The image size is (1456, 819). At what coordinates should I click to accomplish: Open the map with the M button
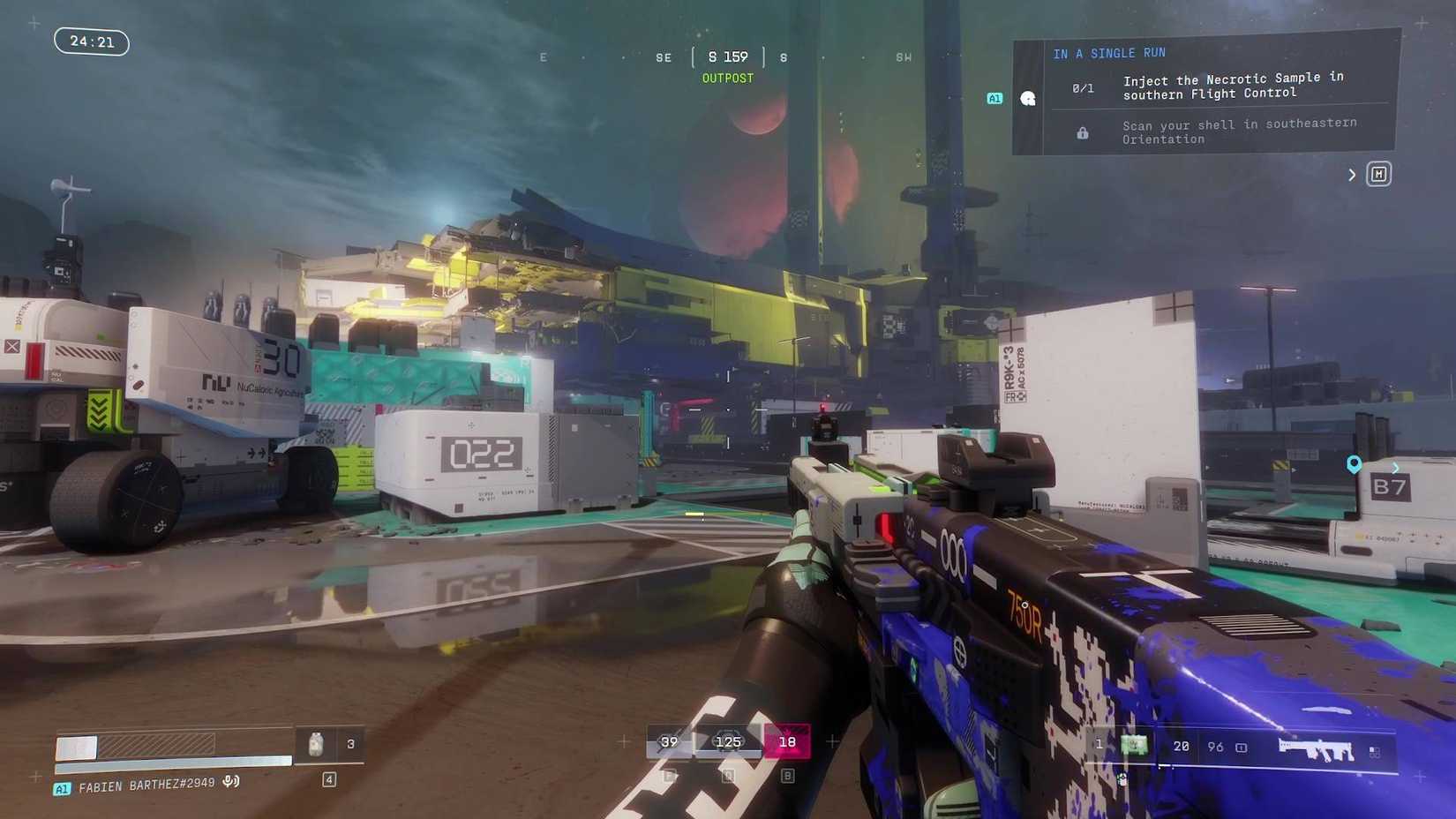point(1379,174)
